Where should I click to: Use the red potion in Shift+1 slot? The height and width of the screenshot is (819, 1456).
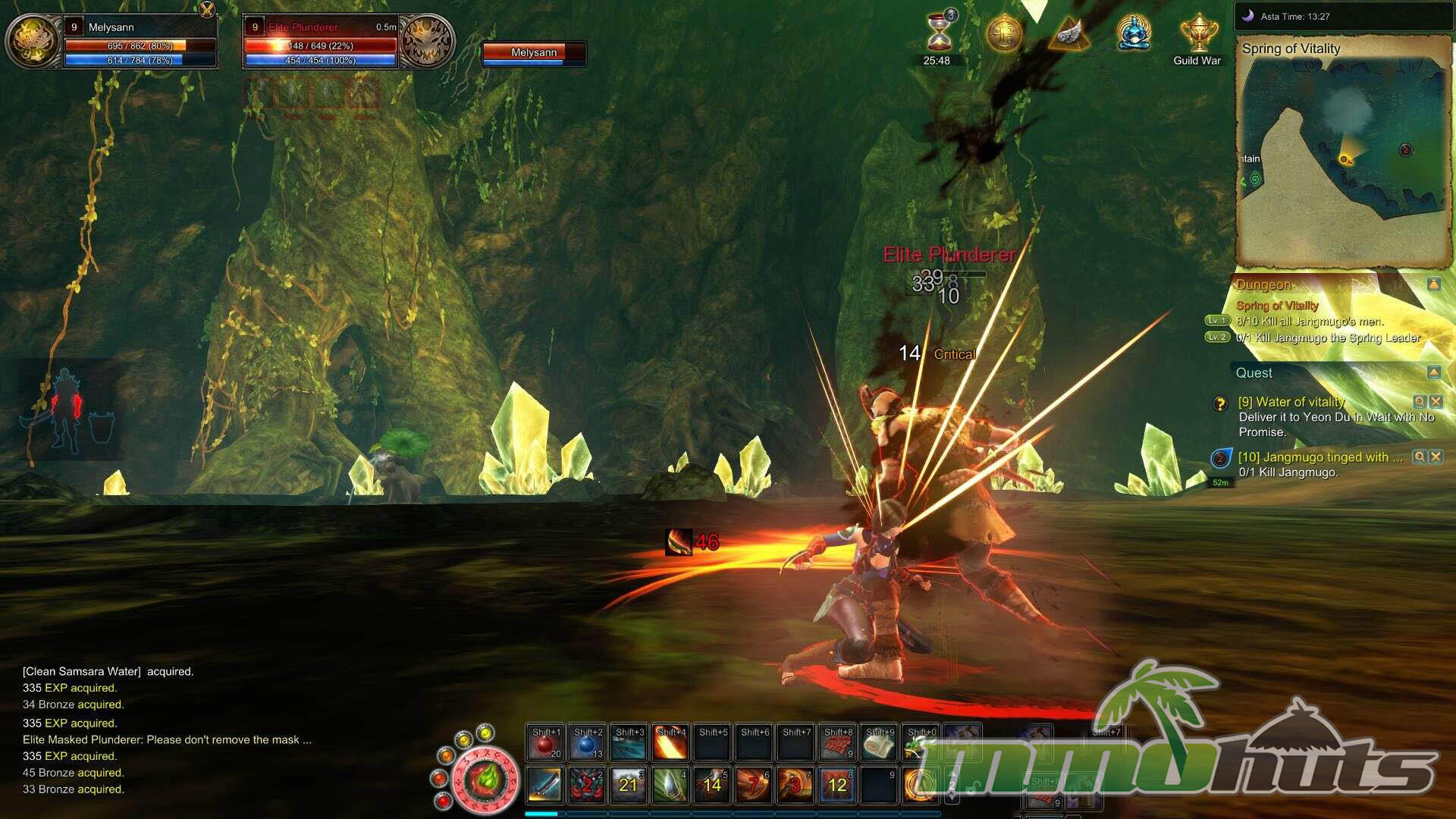click(x=544, y=742)
